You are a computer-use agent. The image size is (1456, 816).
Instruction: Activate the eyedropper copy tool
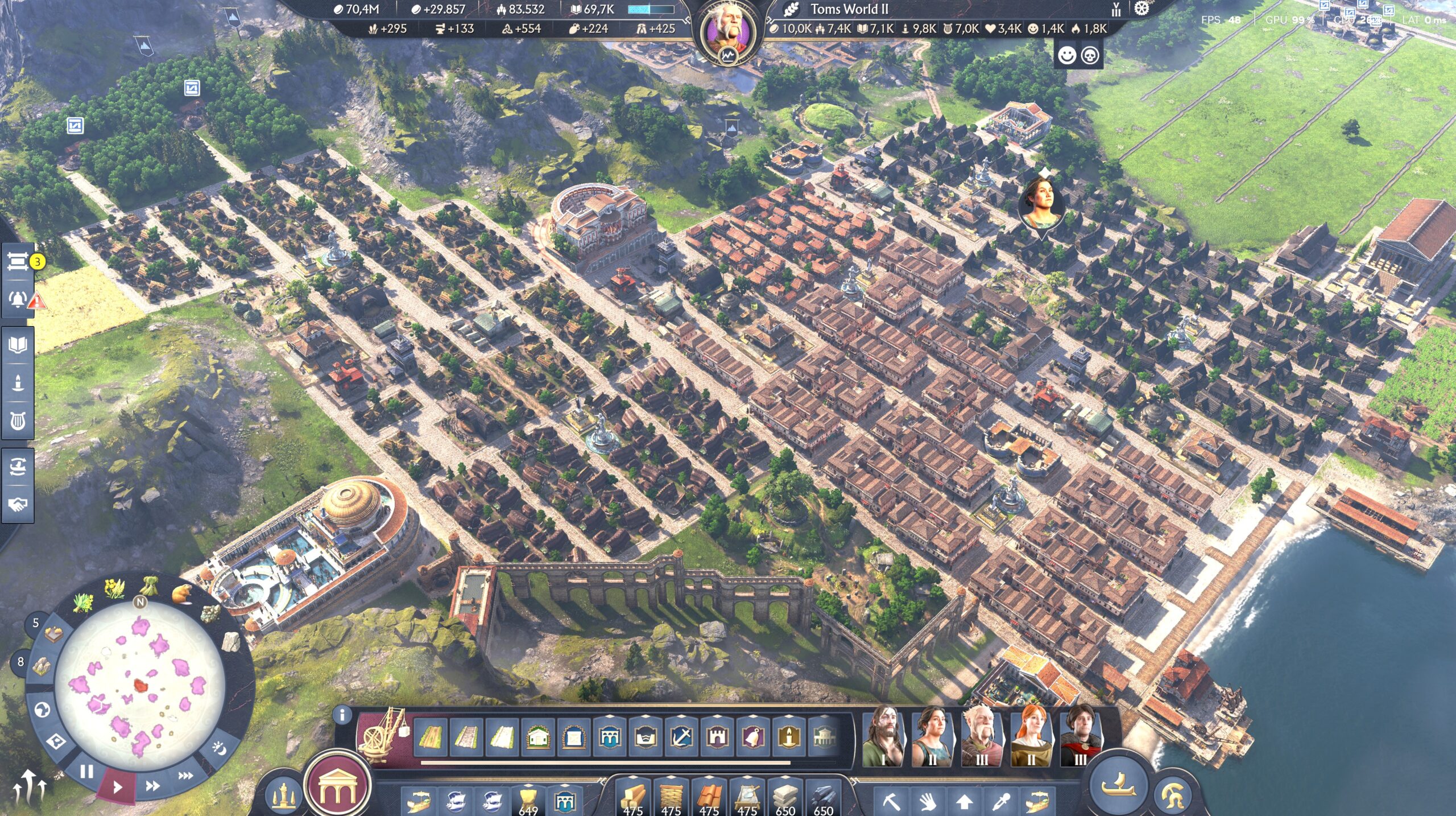click(1000, 802)
